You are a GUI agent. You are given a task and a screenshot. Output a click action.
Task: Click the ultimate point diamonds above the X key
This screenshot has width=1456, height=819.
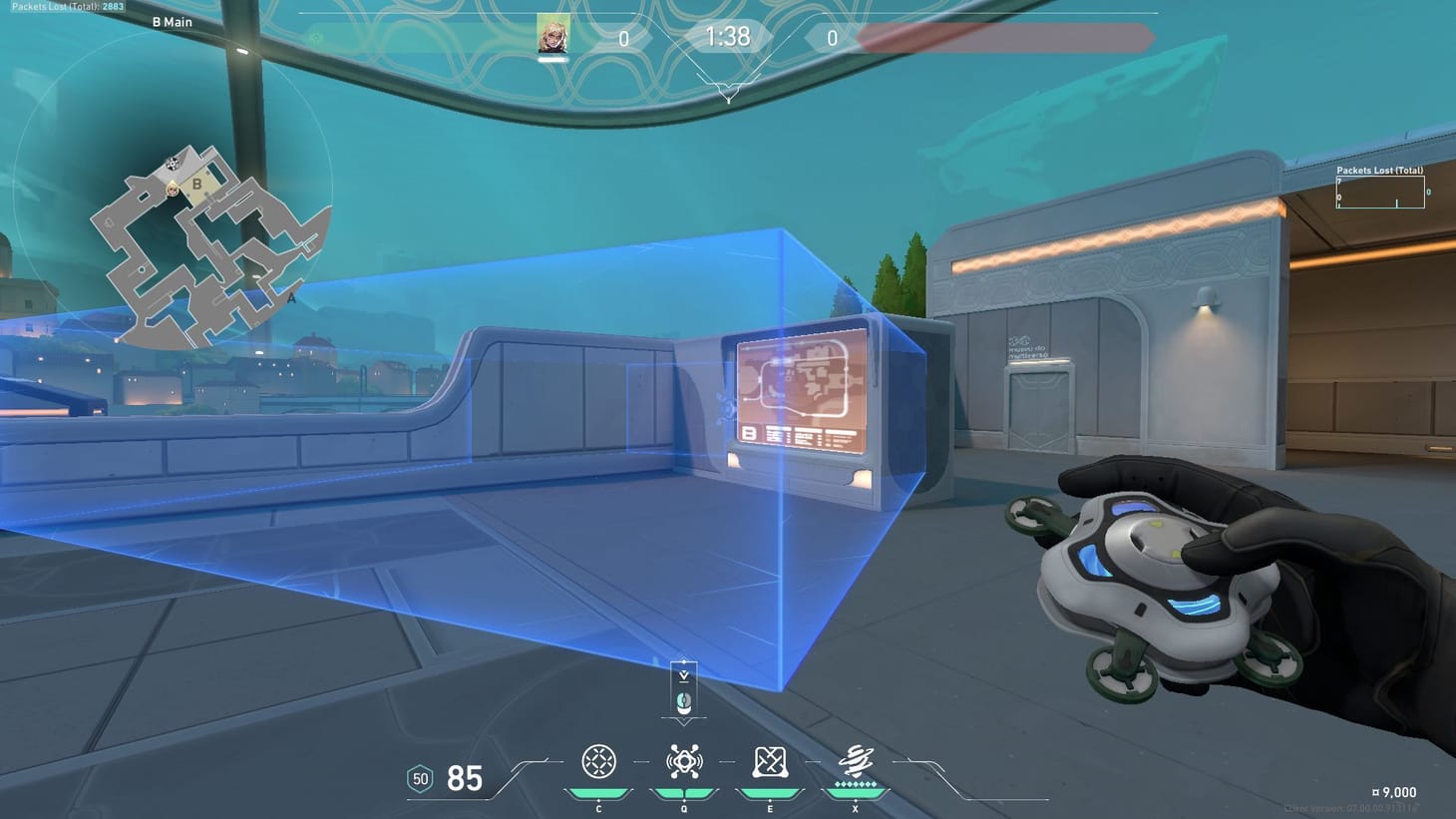(x=855, y=786)
